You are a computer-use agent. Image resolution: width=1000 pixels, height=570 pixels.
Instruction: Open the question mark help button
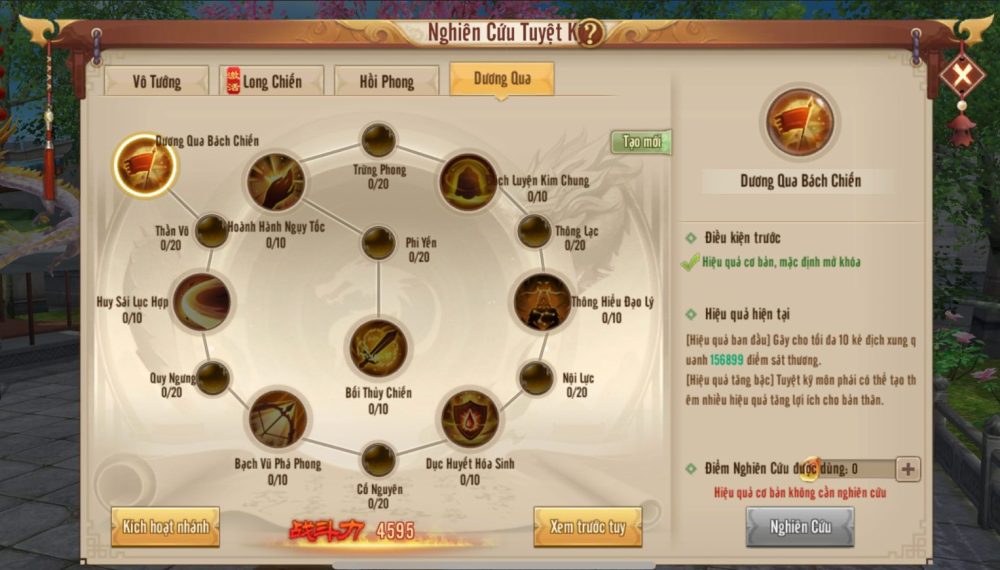590,33
